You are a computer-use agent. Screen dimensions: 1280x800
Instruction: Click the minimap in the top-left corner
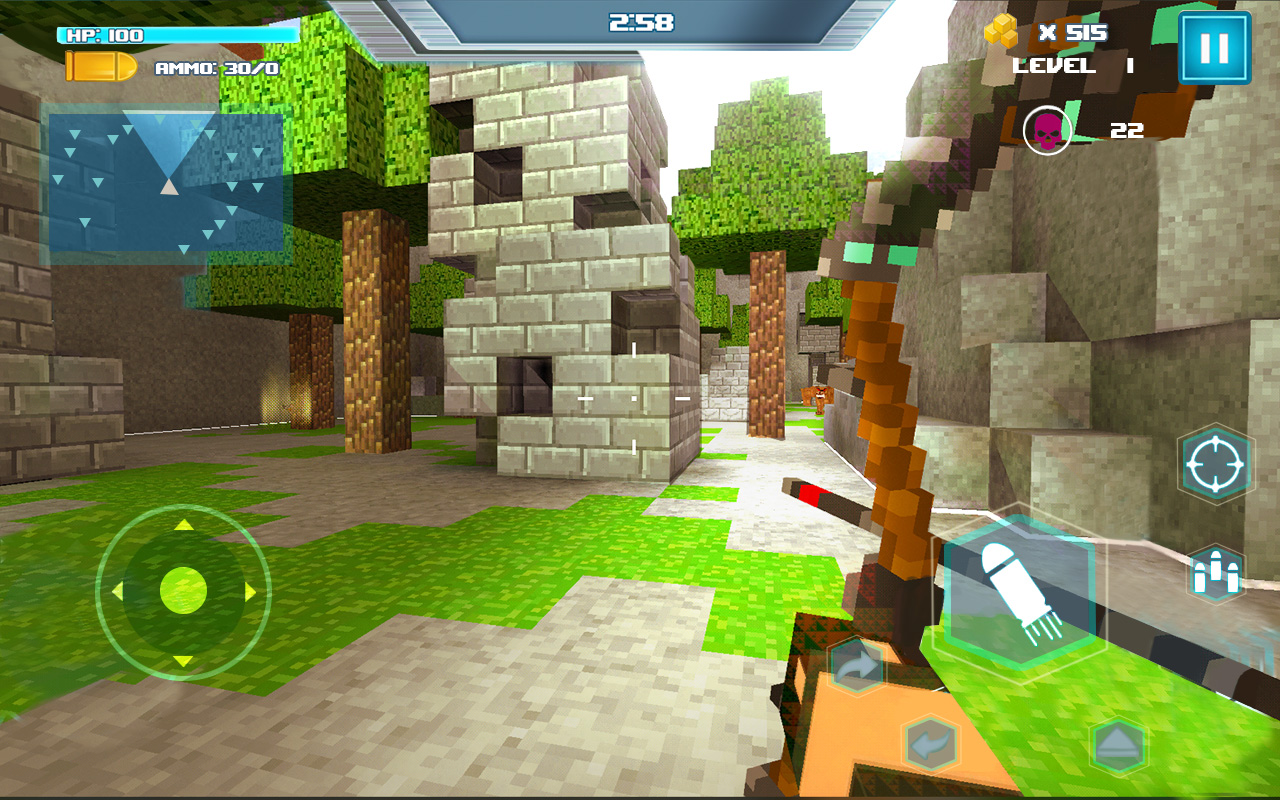pos(165,180)
